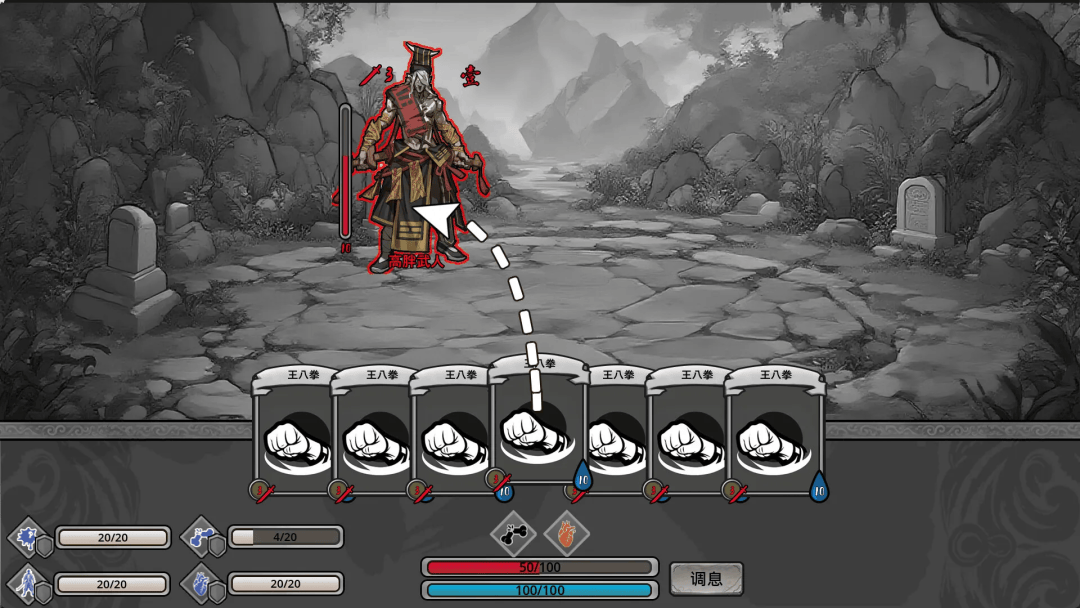Image resolution: width=1080 pixels, height=608 pixels.
Task: Click the broken bone status icon
Action: [514, 535]
